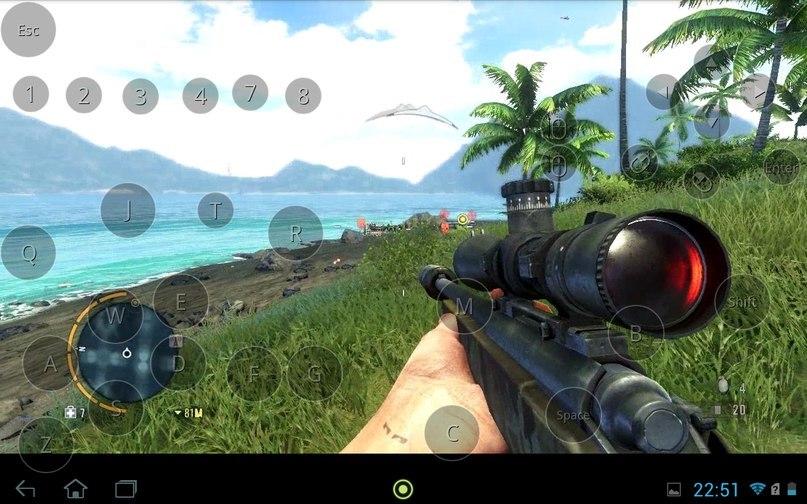Screen dimensions: 807x504
Task: Tap the number 7 overlay key
Action: click(250, 92)
